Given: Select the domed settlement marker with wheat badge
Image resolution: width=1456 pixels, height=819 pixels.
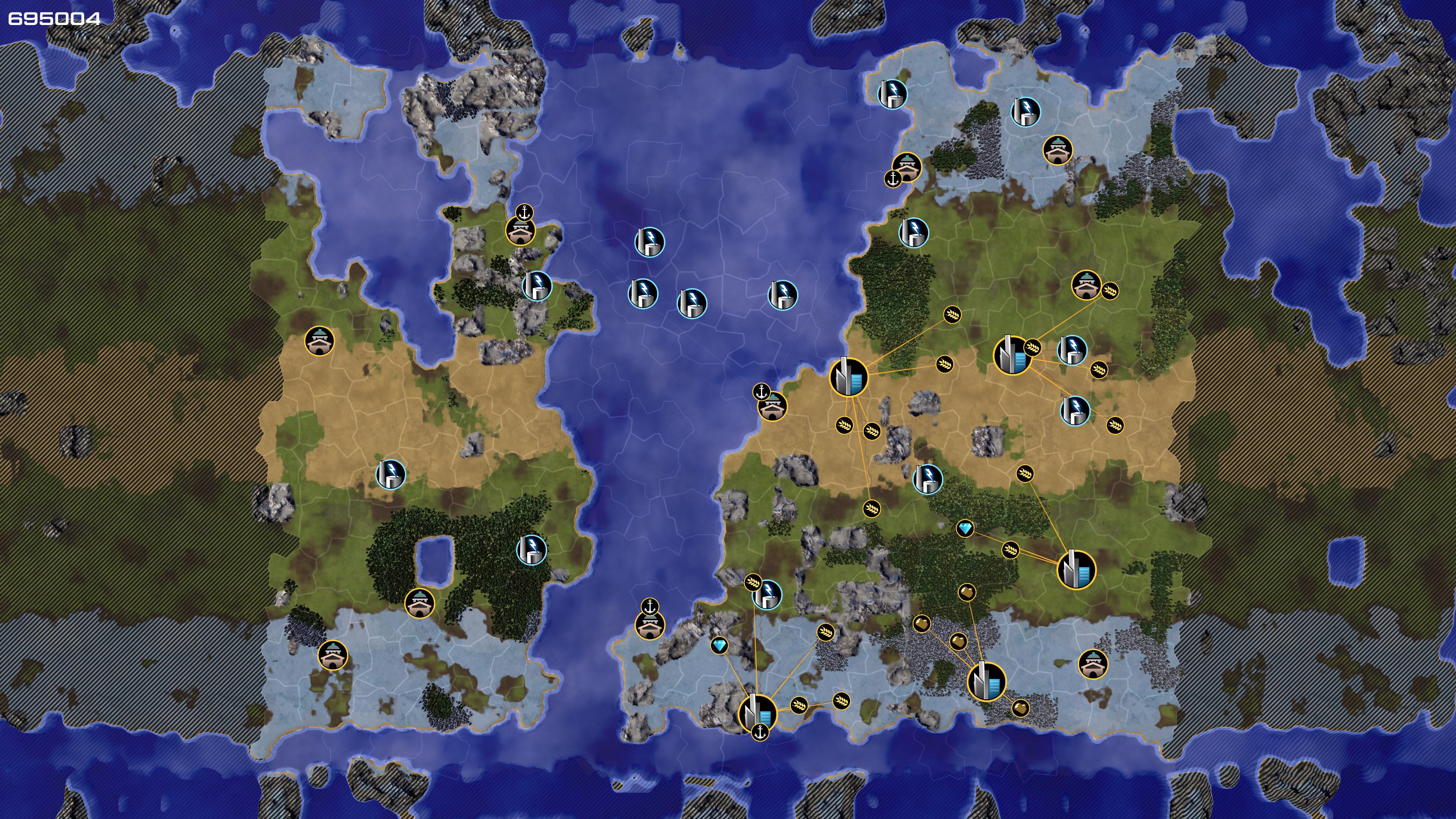Looking at the screenshot, I should (x=1086, y=286).
